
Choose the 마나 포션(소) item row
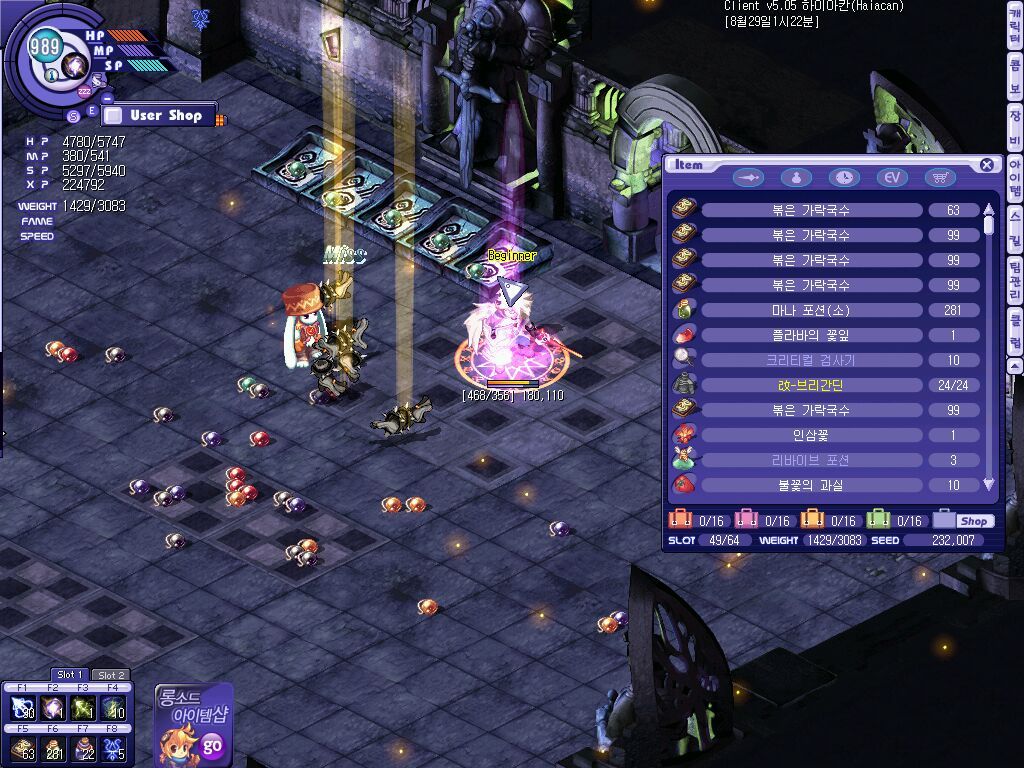click(811, 310)
